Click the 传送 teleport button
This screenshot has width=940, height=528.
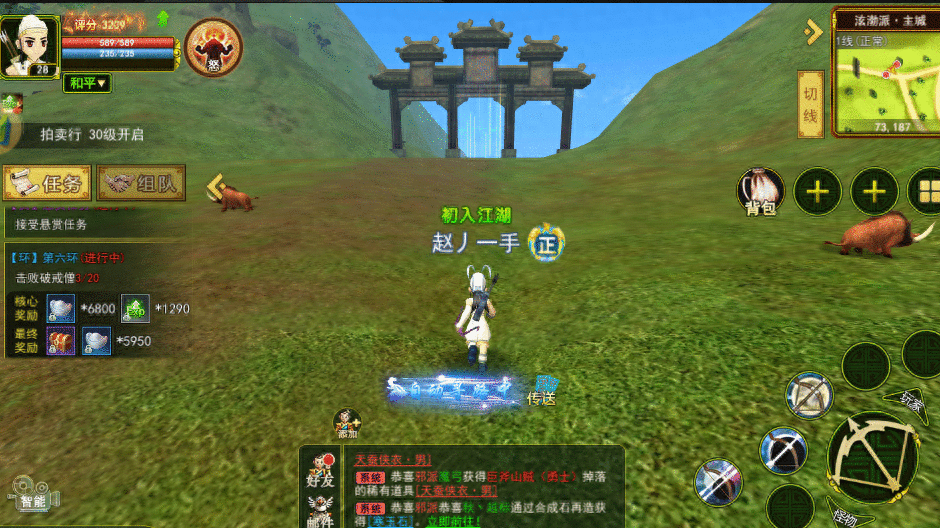click(x=542, y=390)
